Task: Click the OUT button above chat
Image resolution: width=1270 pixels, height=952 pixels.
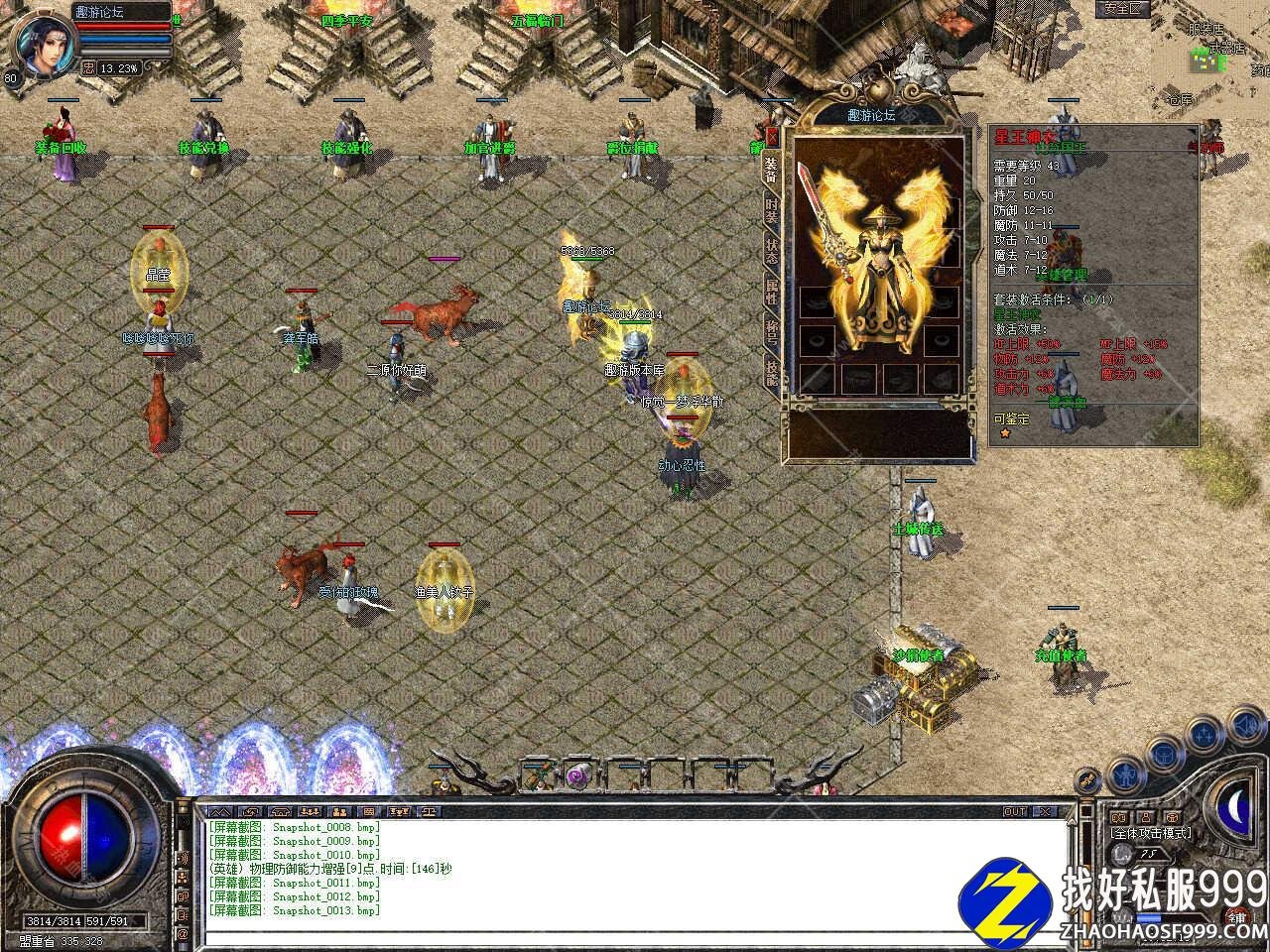Action: (x=1015, y=811)
